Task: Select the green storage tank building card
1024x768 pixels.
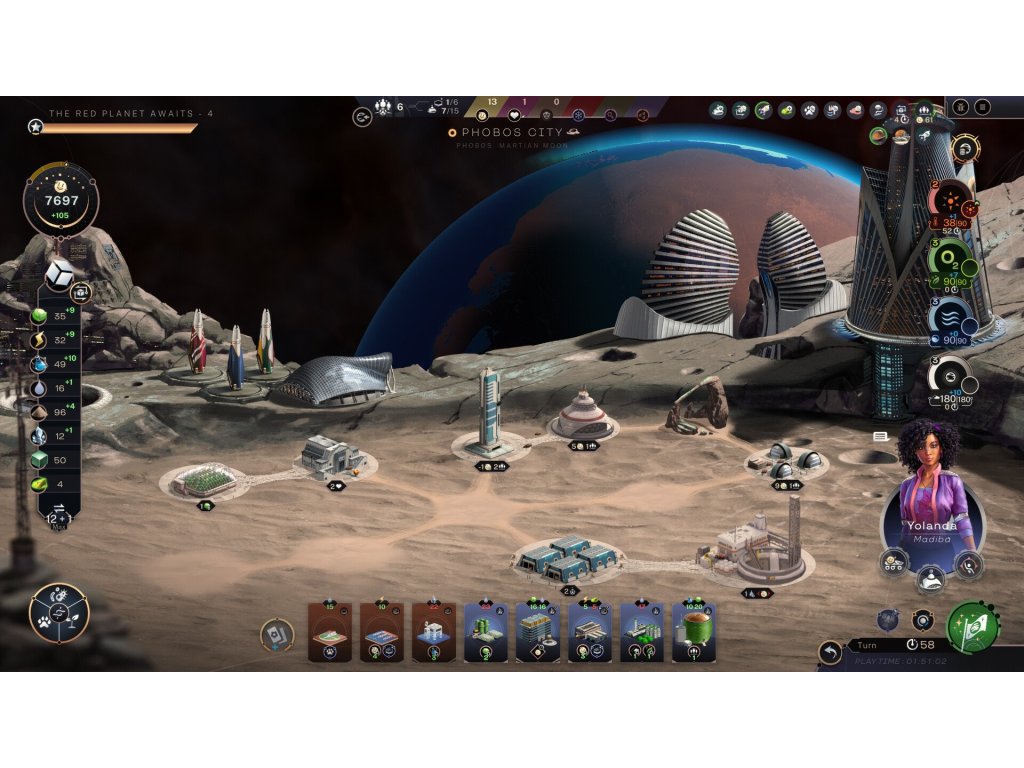Action: pos(693,632)
